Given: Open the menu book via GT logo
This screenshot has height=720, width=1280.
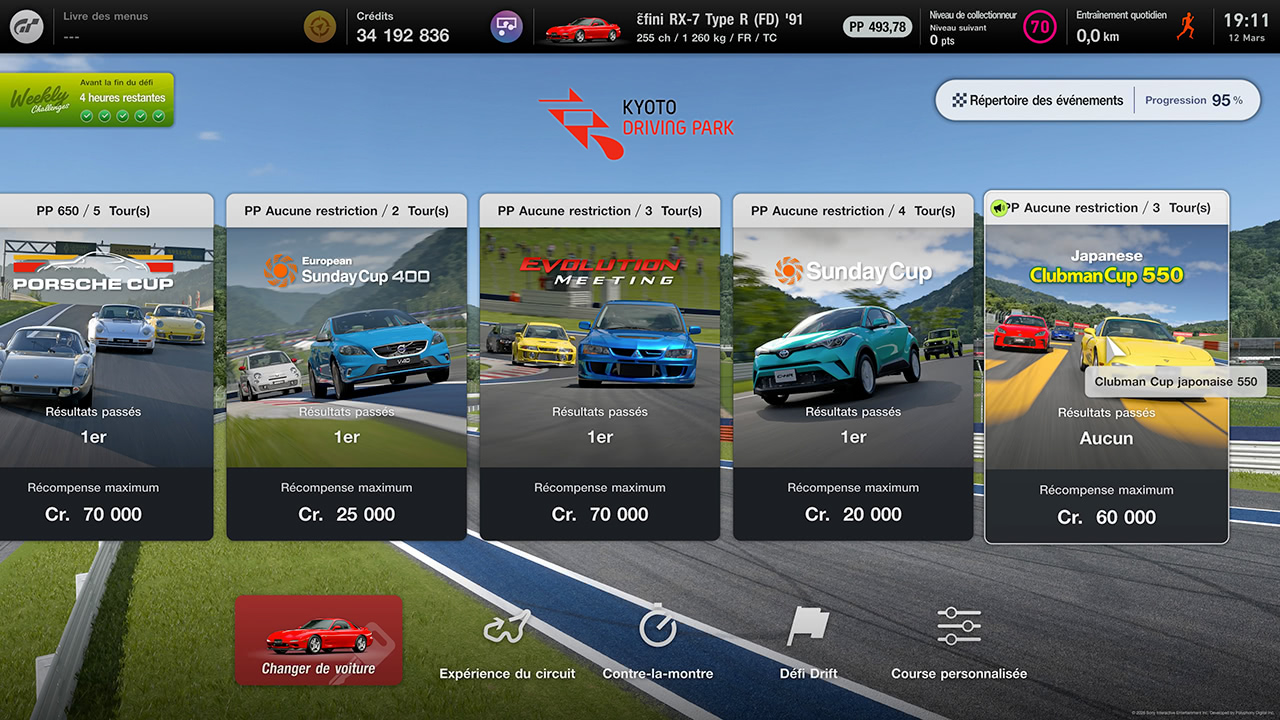Looking at the screenshot, I should pos(26,26).
